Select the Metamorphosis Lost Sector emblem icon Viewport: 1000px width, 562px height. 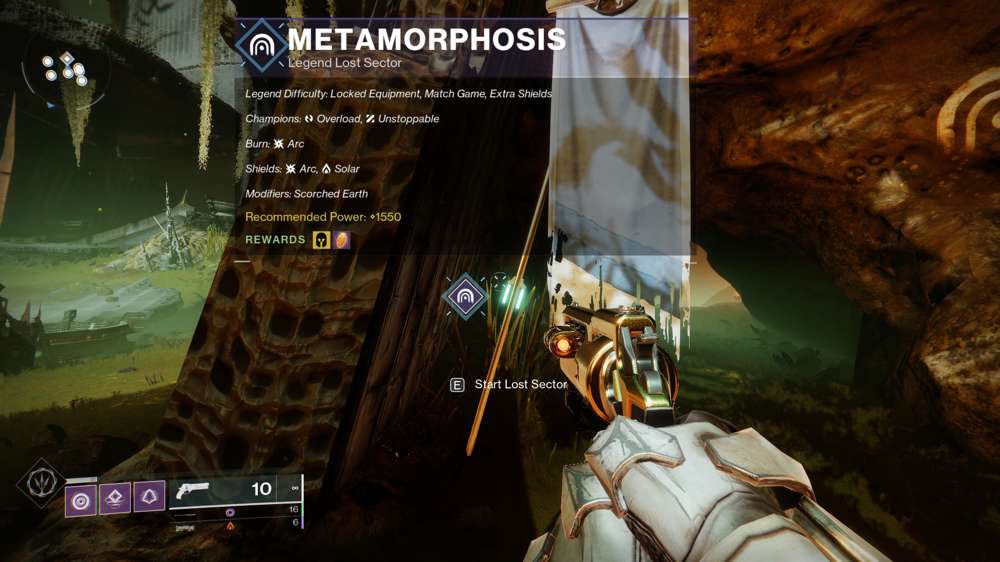262,45
